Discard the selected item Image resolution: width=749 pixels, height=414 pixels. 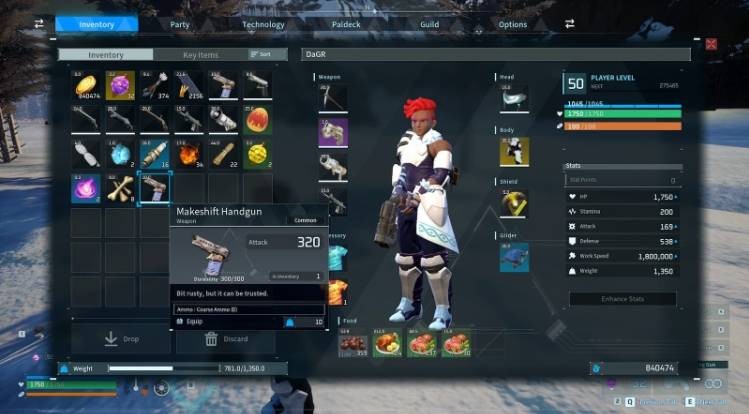pos(225,340)
